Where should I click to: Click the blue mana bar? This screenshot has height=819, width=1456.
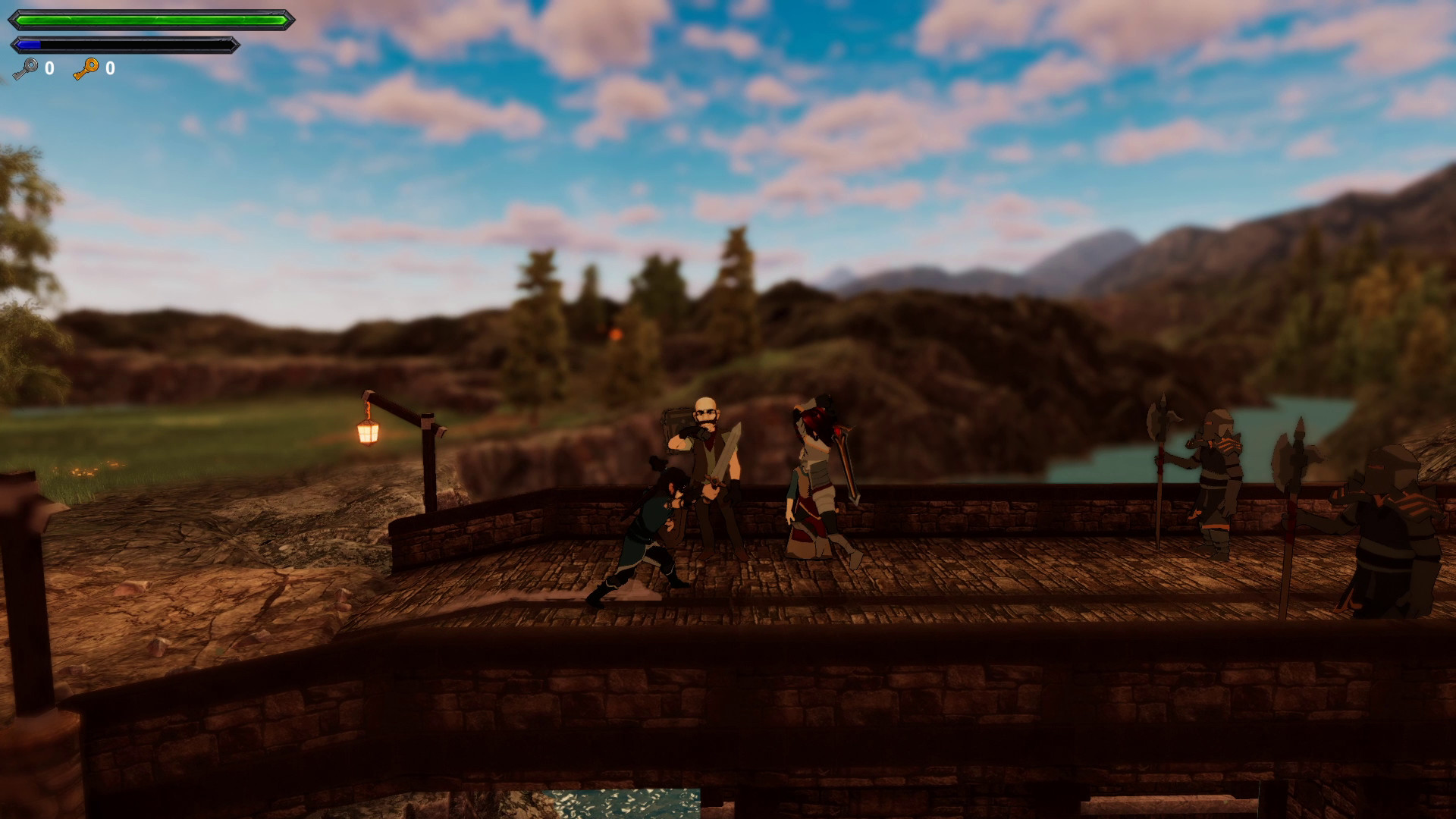(x=27, y=43)
